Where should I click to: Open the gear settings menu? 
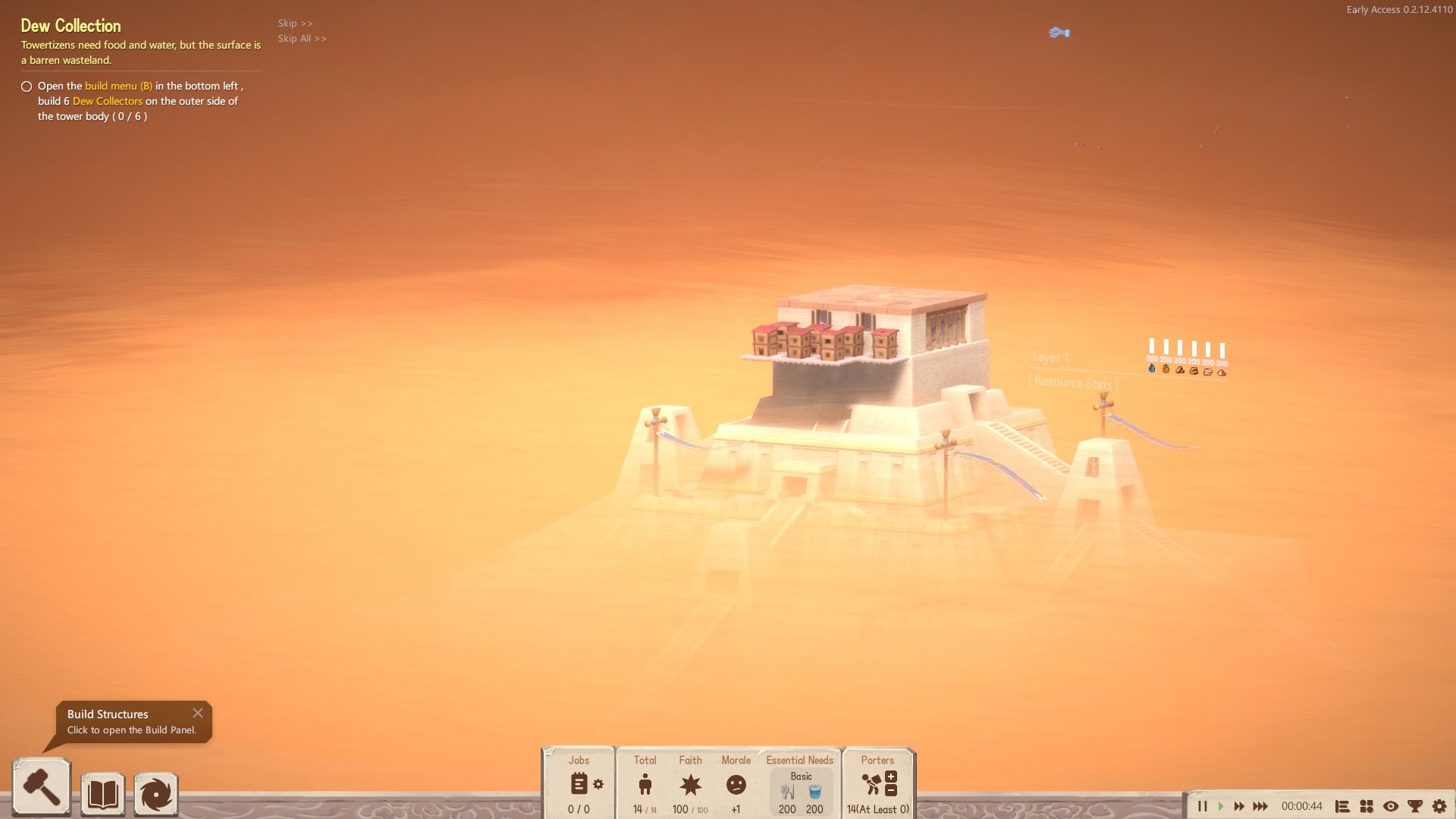pos(1439,806)
